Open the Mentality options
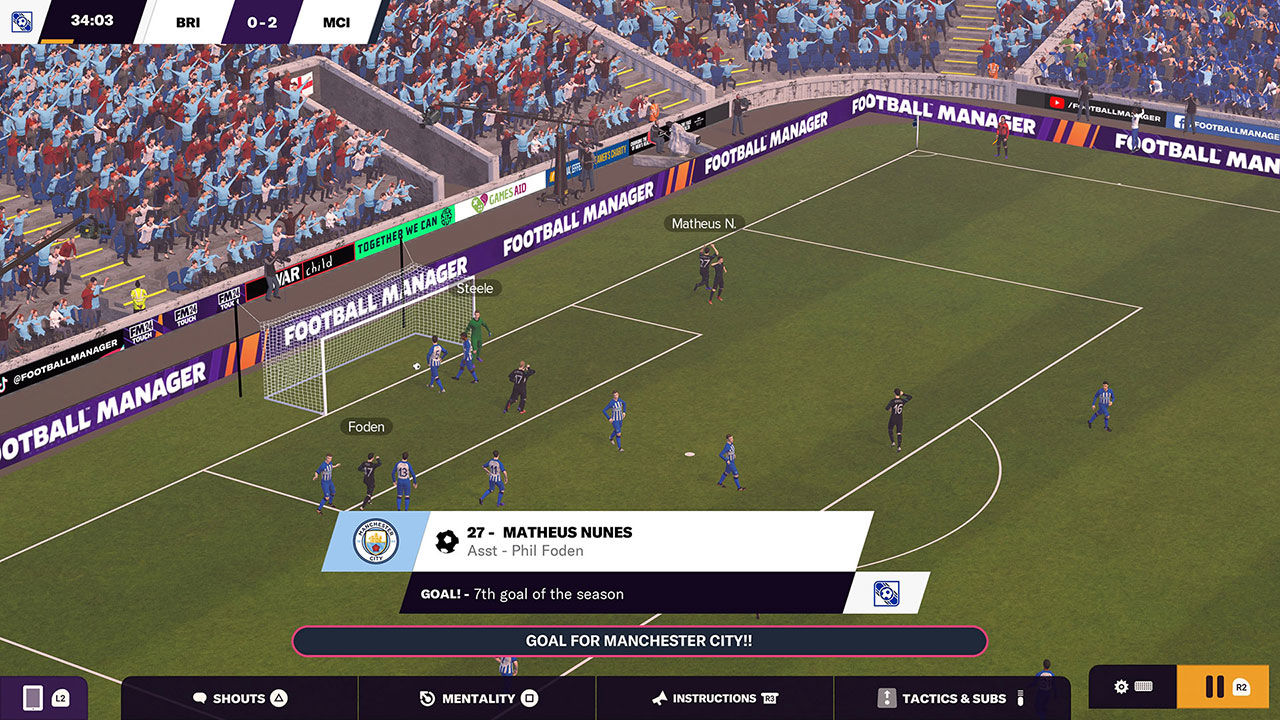The image size is (1280, 720). (478, 698)
